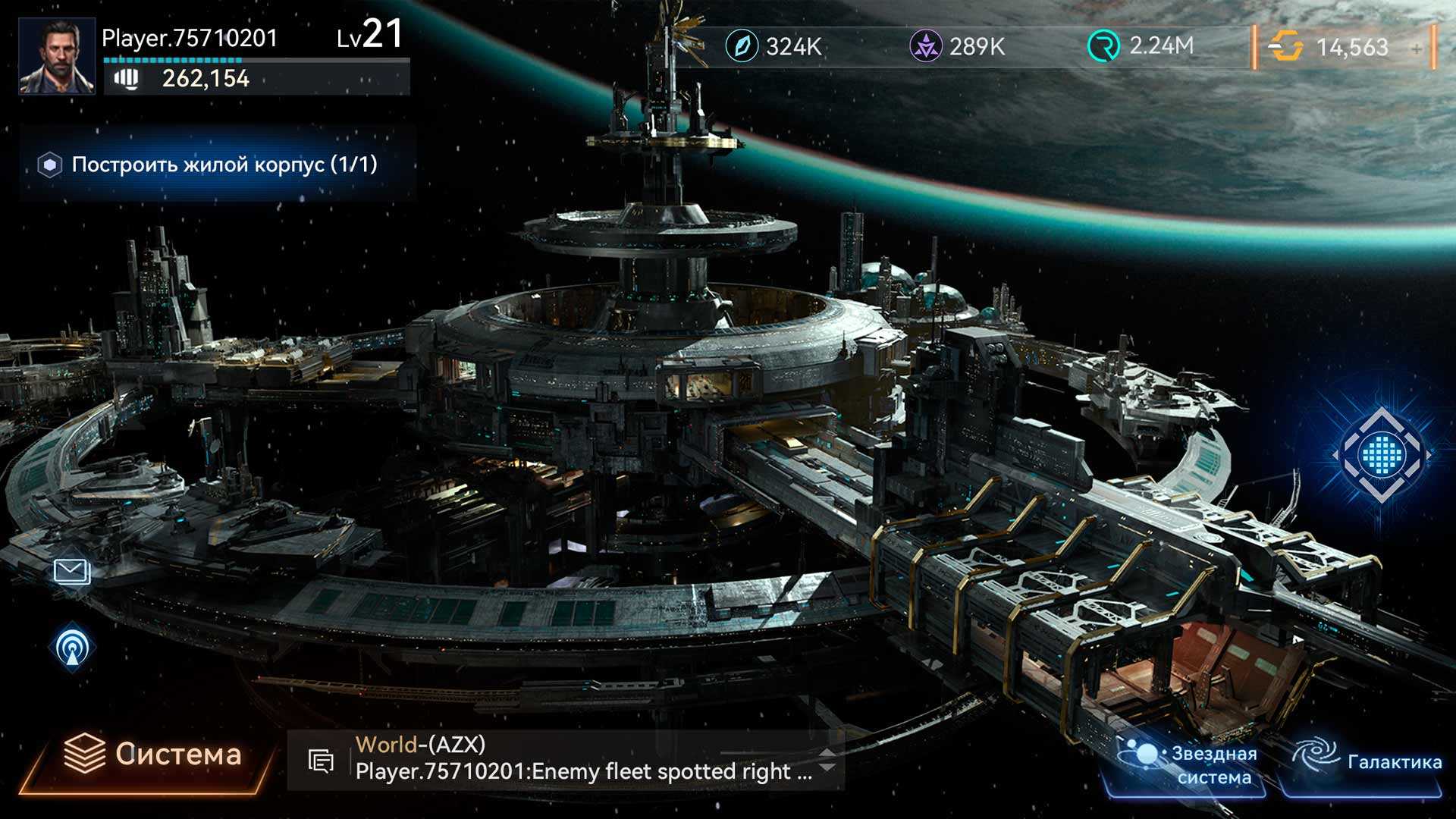Image resolution: width=1456 pixels, height=819 pixels.
Task: Select the purple 289K crystal resource
Action: coord(957,46)
